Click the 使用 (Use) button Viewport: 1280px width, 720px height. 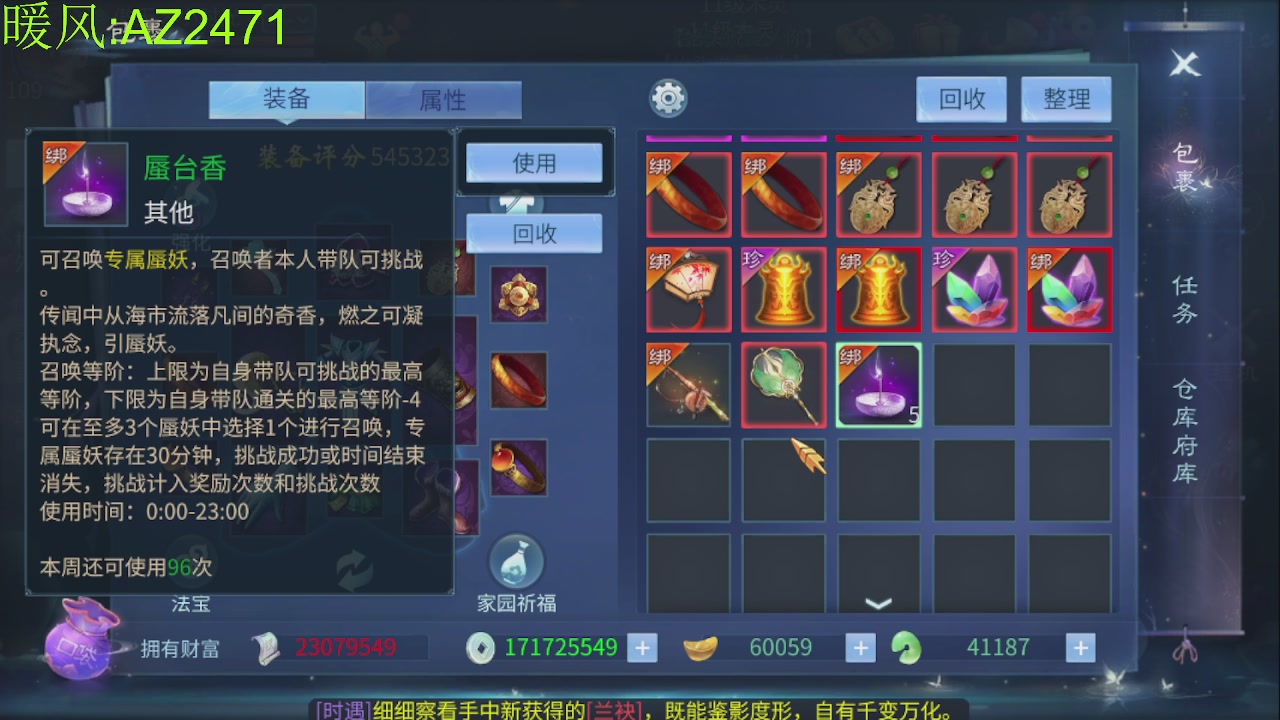click(x=533, y=162)
